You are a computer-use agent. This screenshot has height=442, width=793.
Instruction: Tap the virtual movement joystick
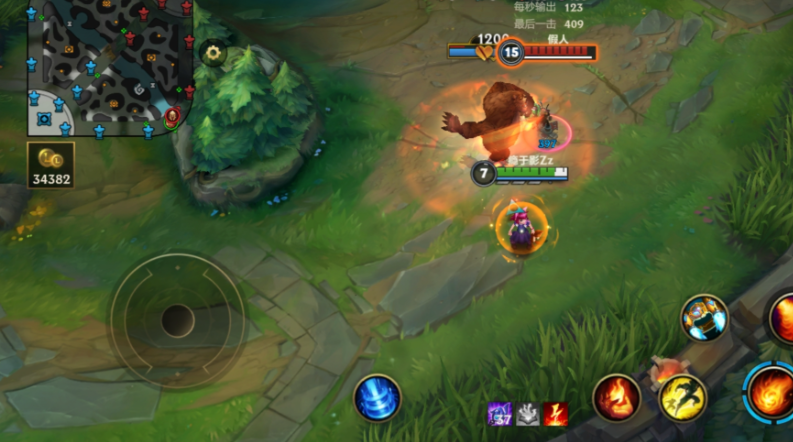[x=177, y=320]
